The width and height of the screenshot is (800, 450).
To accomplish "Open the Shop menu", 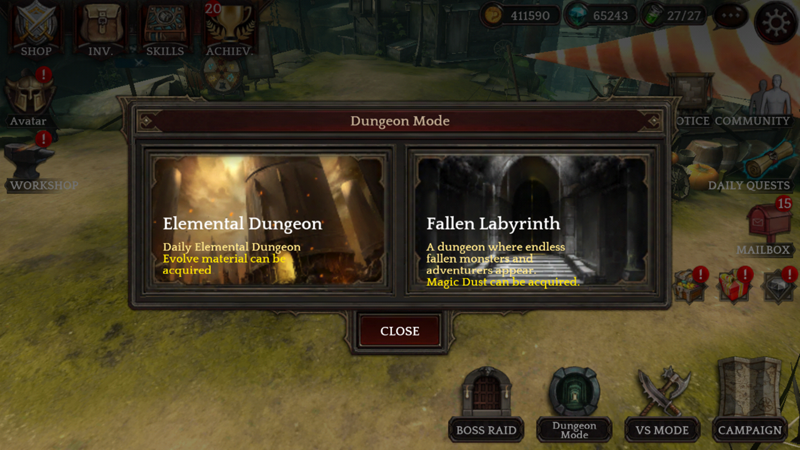I will pos(36,28).
